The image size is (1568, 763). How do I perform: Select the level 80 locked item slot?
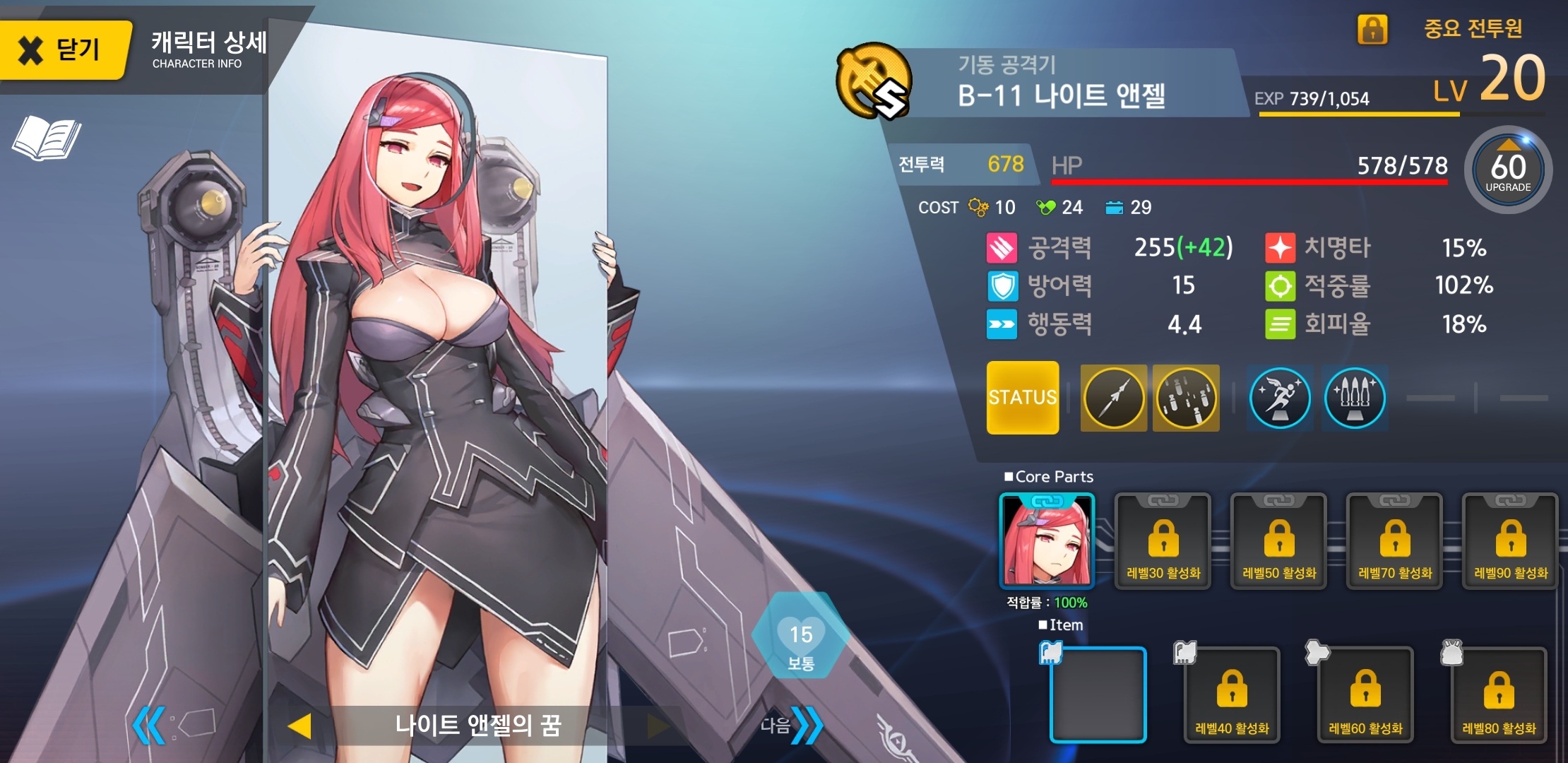click(x=1498, y=694)
